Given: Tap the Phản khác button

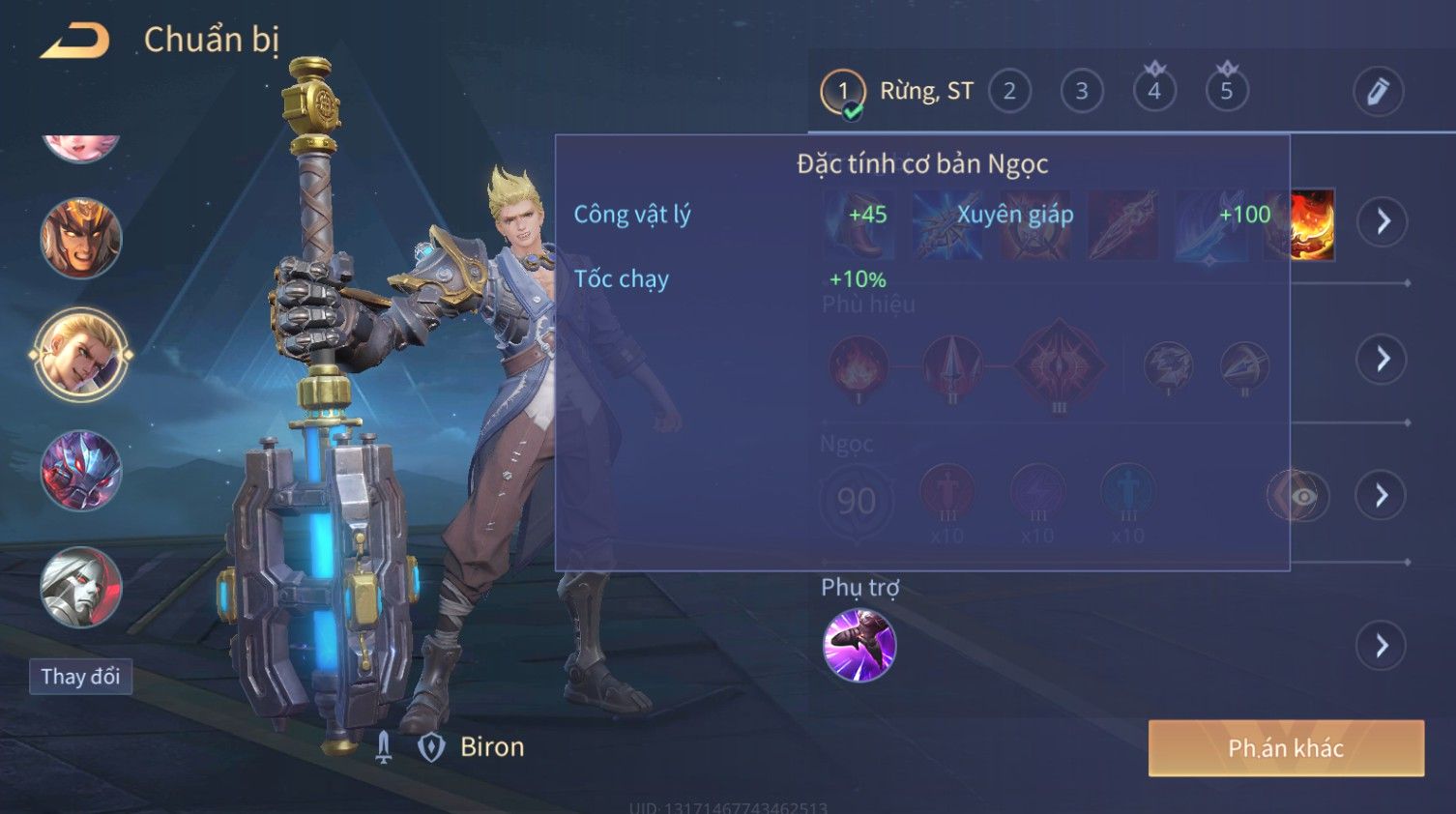Looking at the screenshot, I should (1286, 747).
